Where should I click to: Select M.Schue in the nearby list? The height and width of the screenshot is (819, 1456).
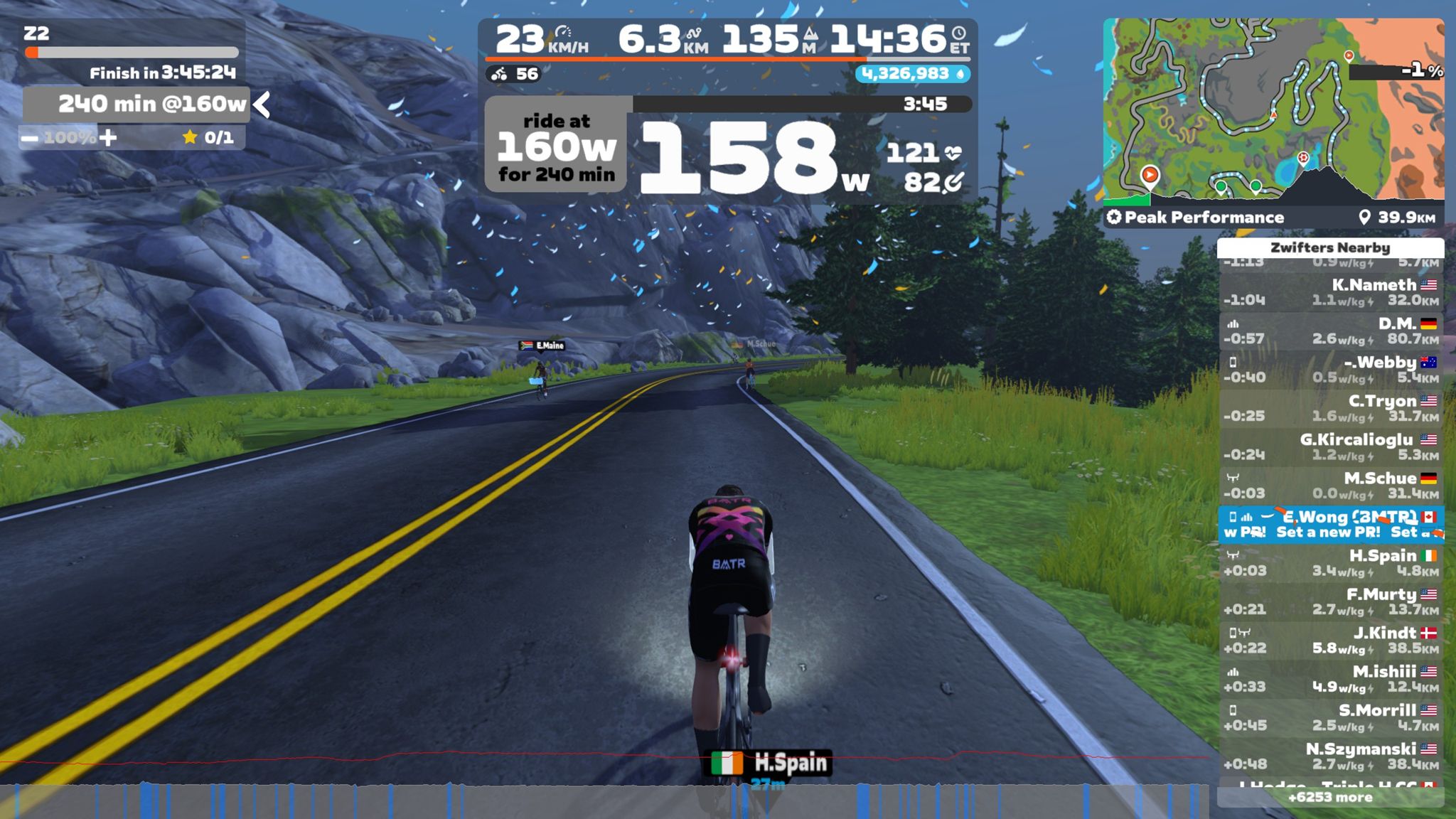click(x=1331, y=486)
